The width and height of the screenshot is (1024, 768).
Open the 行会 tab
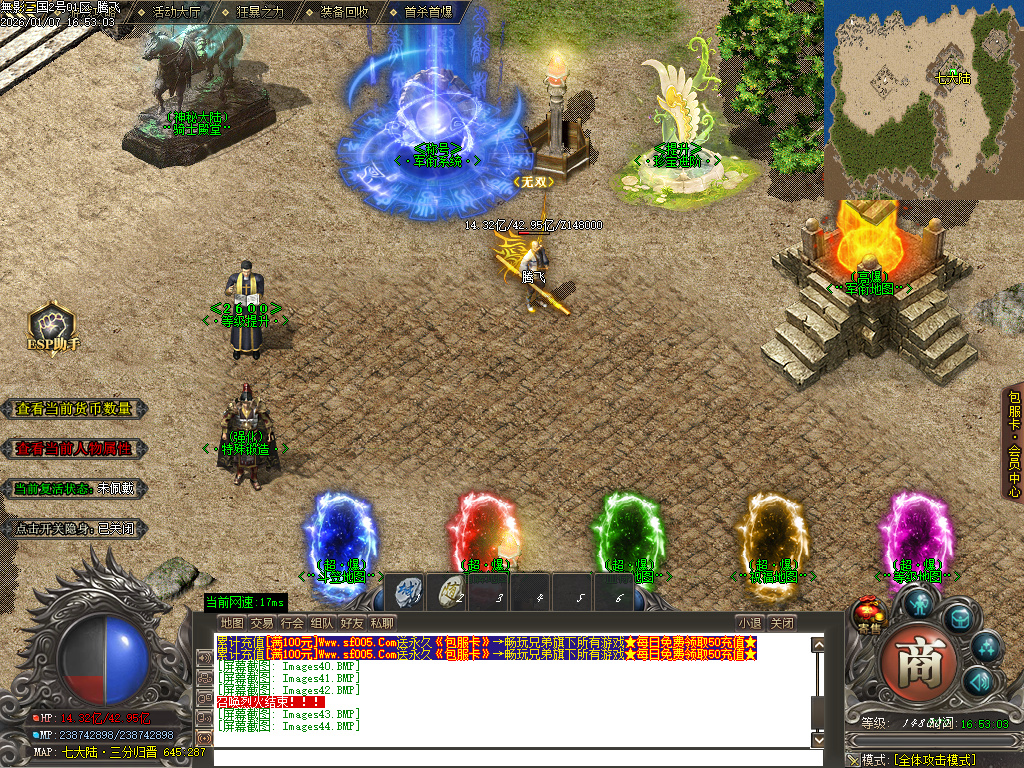coord(292,623)
